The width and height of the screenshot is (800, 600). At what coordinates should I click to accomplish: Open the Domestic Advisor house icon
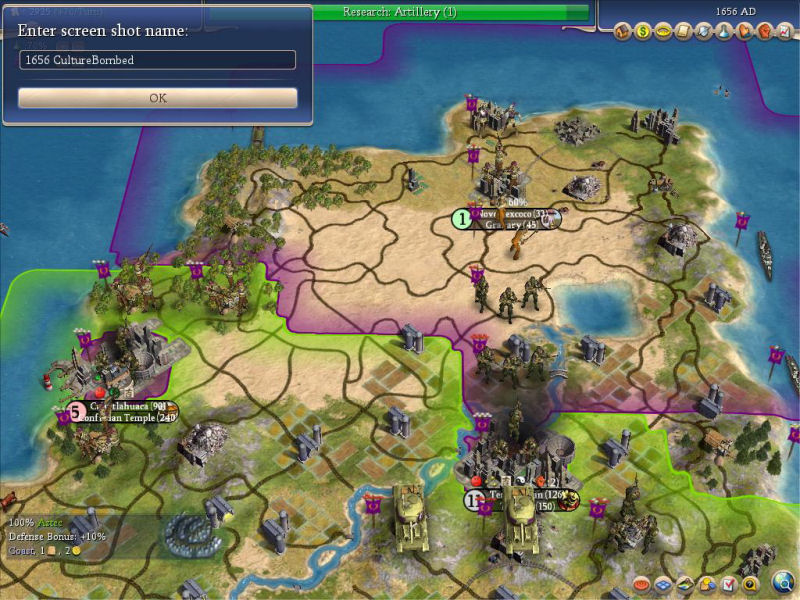click(622, 32)
